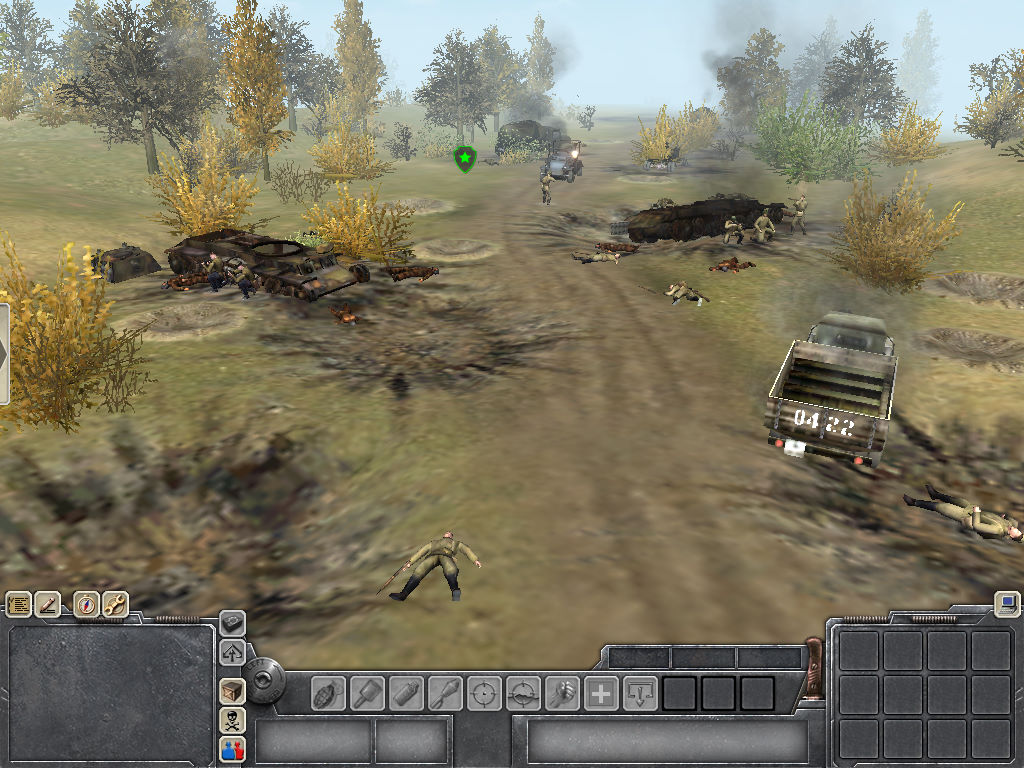Select the blue and red players icon
The image size is (1024, 768).
232,749
